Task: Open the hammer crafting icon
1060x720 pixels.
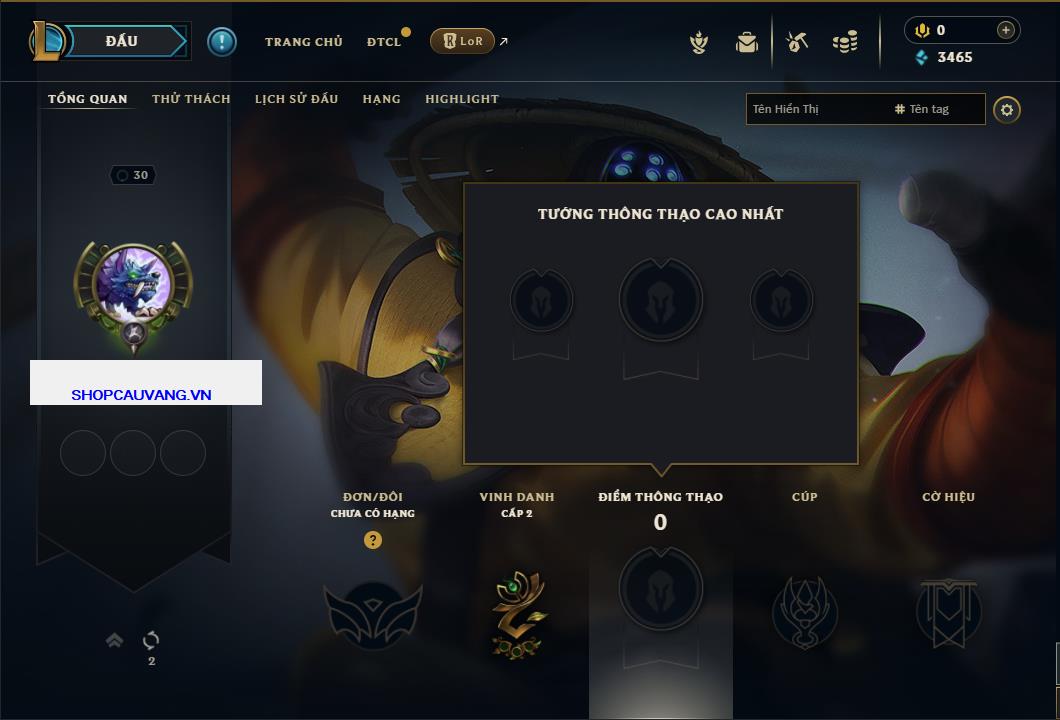Action: (797, 42)
